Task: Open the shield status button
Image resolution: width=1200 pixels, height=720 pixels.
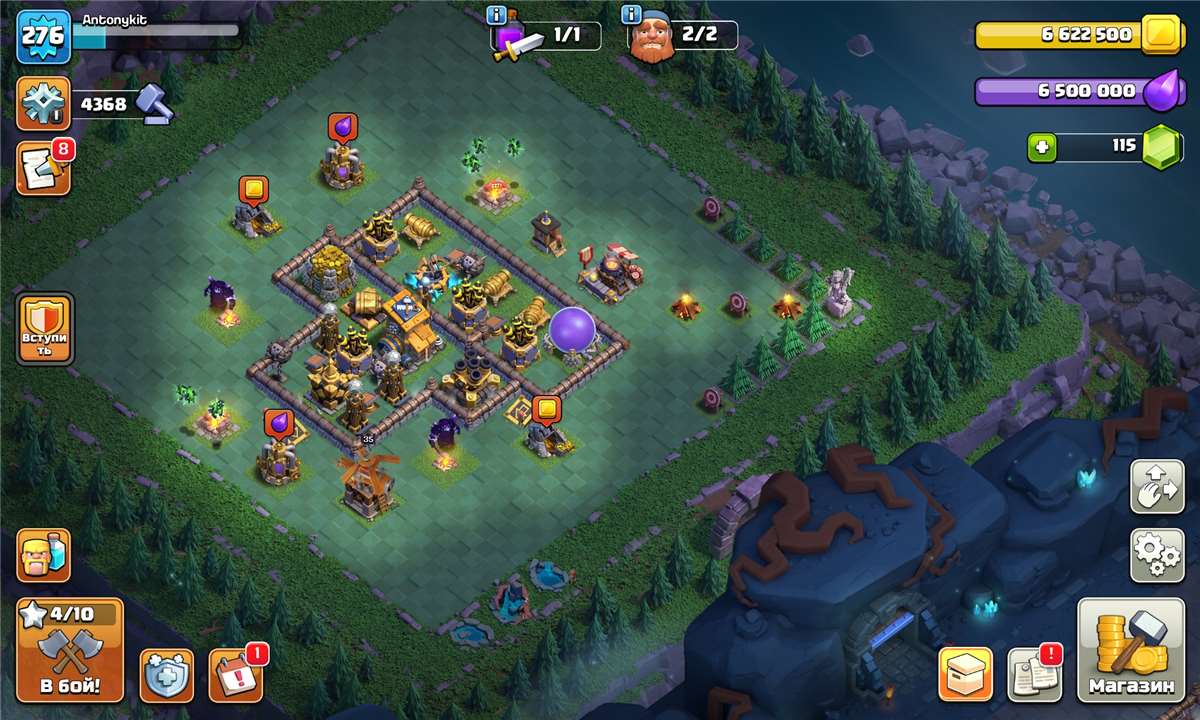Action: pyautogui.click(x=166, y=675)
